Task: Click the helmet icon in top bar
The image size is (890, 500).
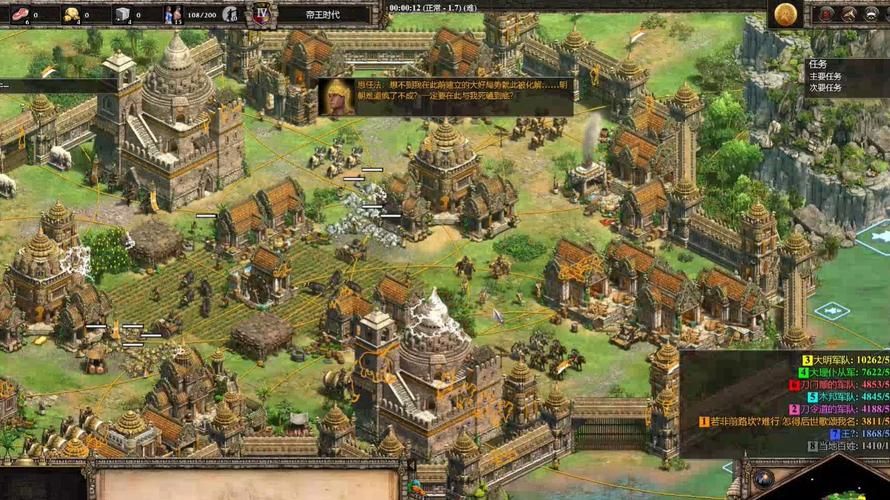Action: (x=871, y=13)
